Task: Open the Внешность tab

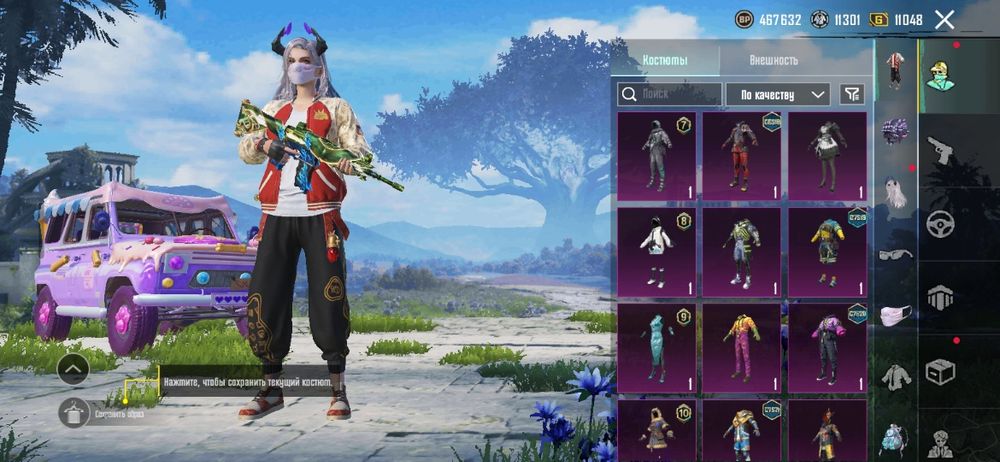Action: click(x=773, y=60)
